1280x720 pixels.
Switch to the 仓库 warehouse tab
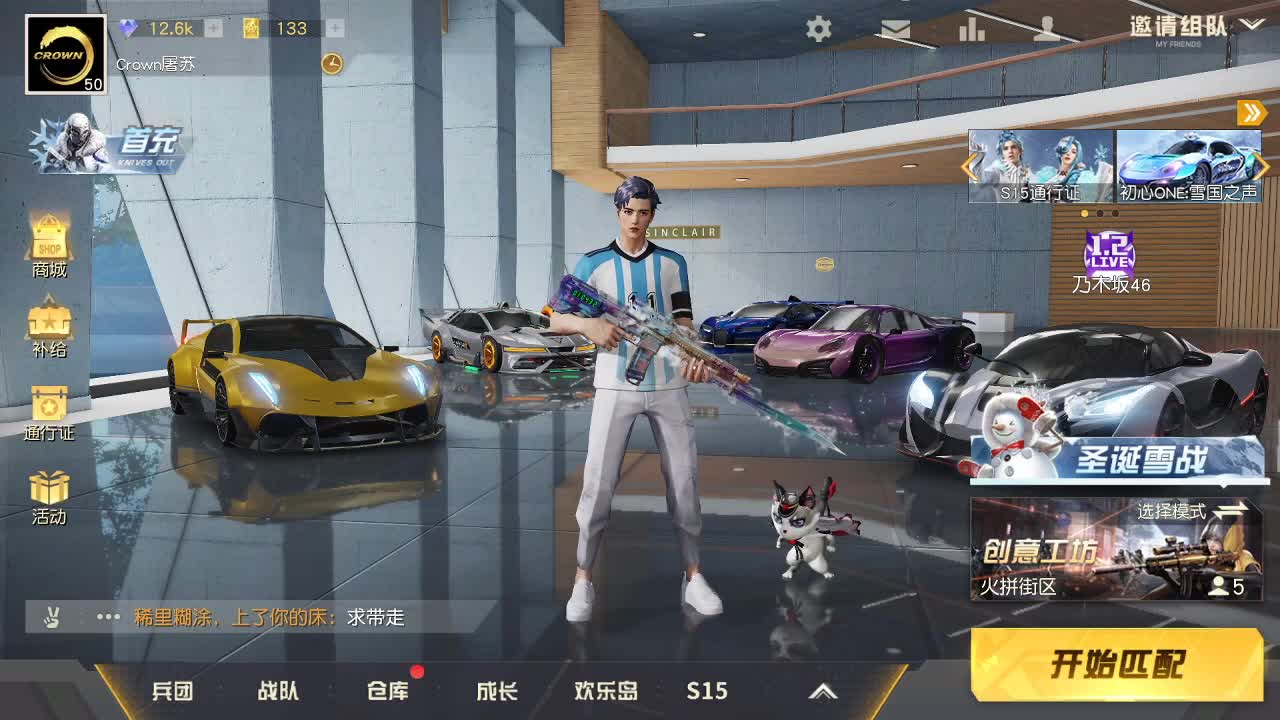pos(388,690)
